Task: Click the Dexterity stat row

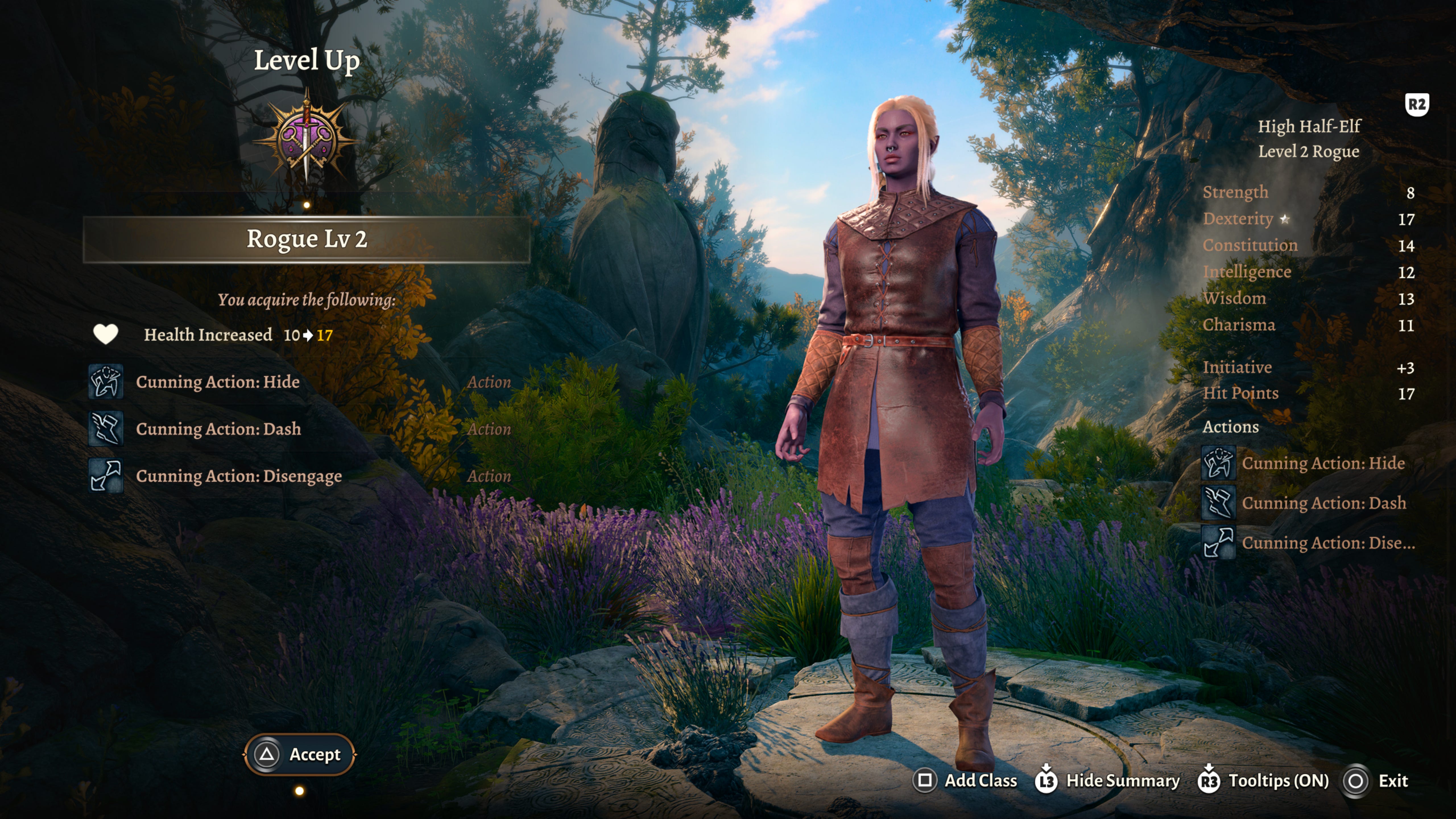Action: tap(1308, 219)
